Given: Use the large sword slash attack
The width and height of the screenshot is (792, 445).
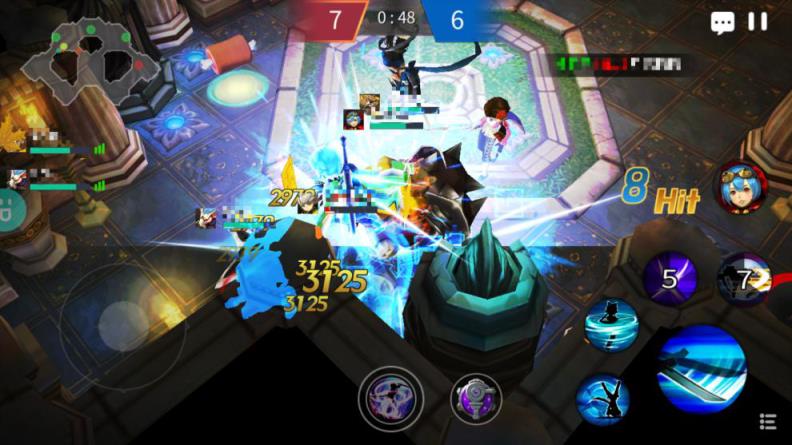Looking at the screenshot, I should click(702, 370).
